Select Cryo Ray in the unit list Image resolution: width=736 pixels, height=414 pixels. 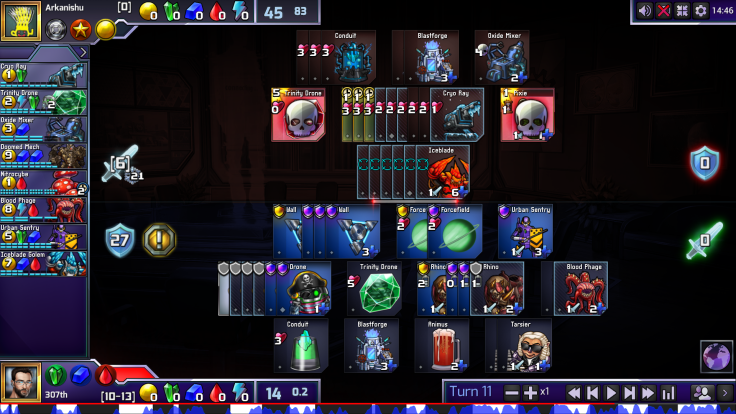tap(44, 74)
